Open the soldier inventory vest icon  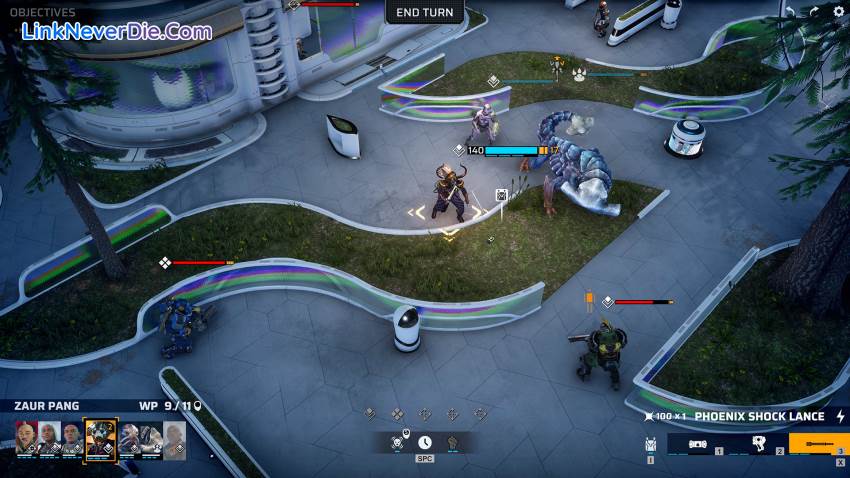pos(650,443)
